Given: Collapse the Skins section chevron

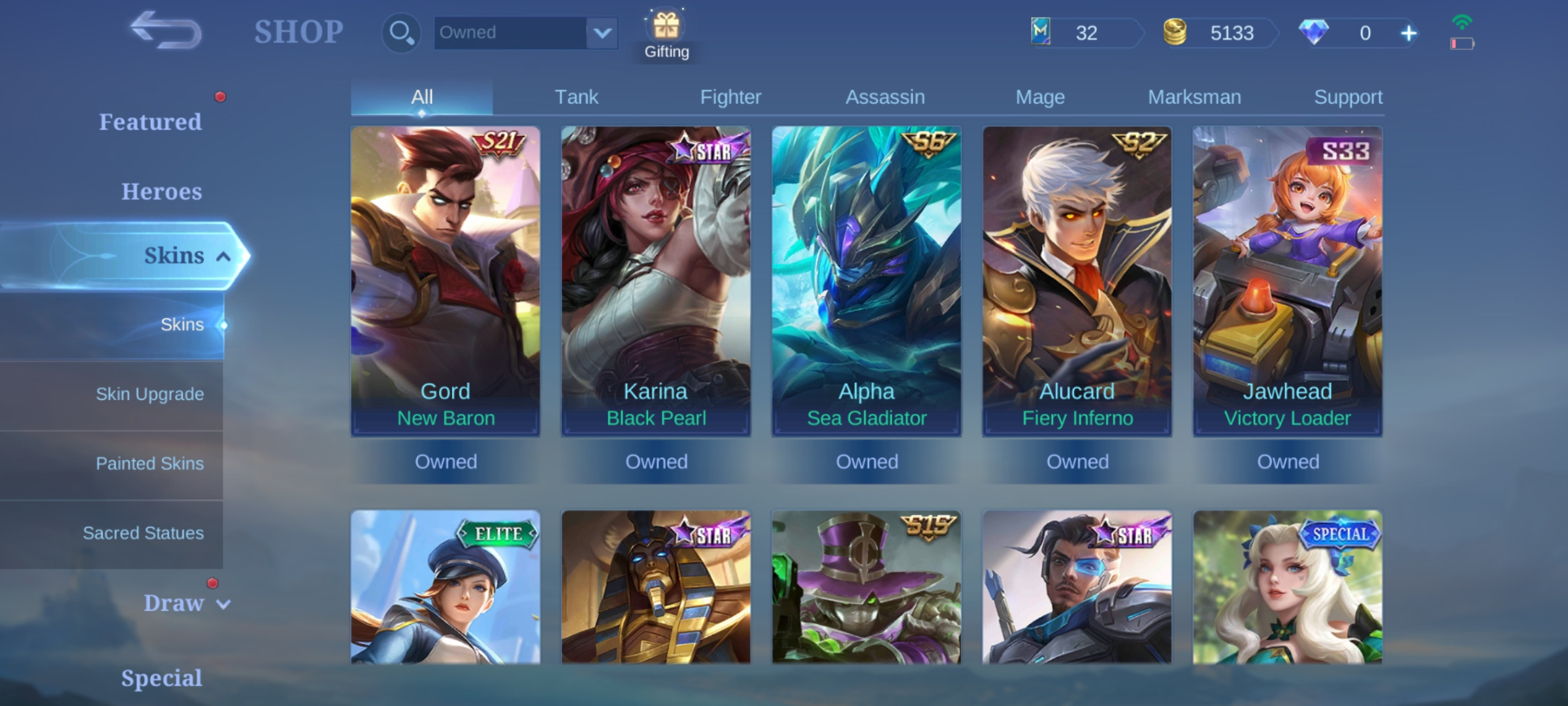Looking at the screenshot, I should [224, 256].
